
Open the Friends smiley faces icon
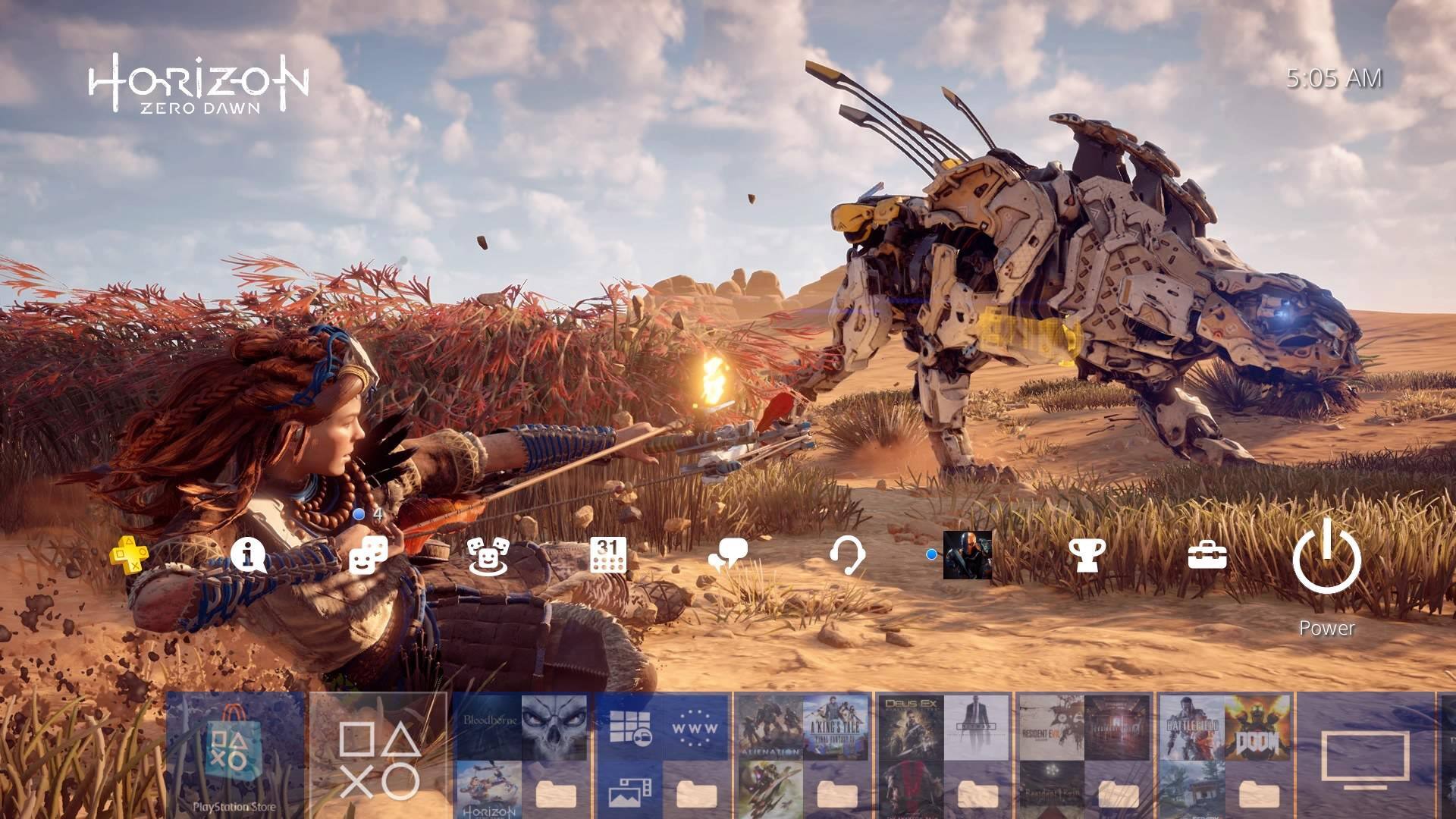point(369,555)
